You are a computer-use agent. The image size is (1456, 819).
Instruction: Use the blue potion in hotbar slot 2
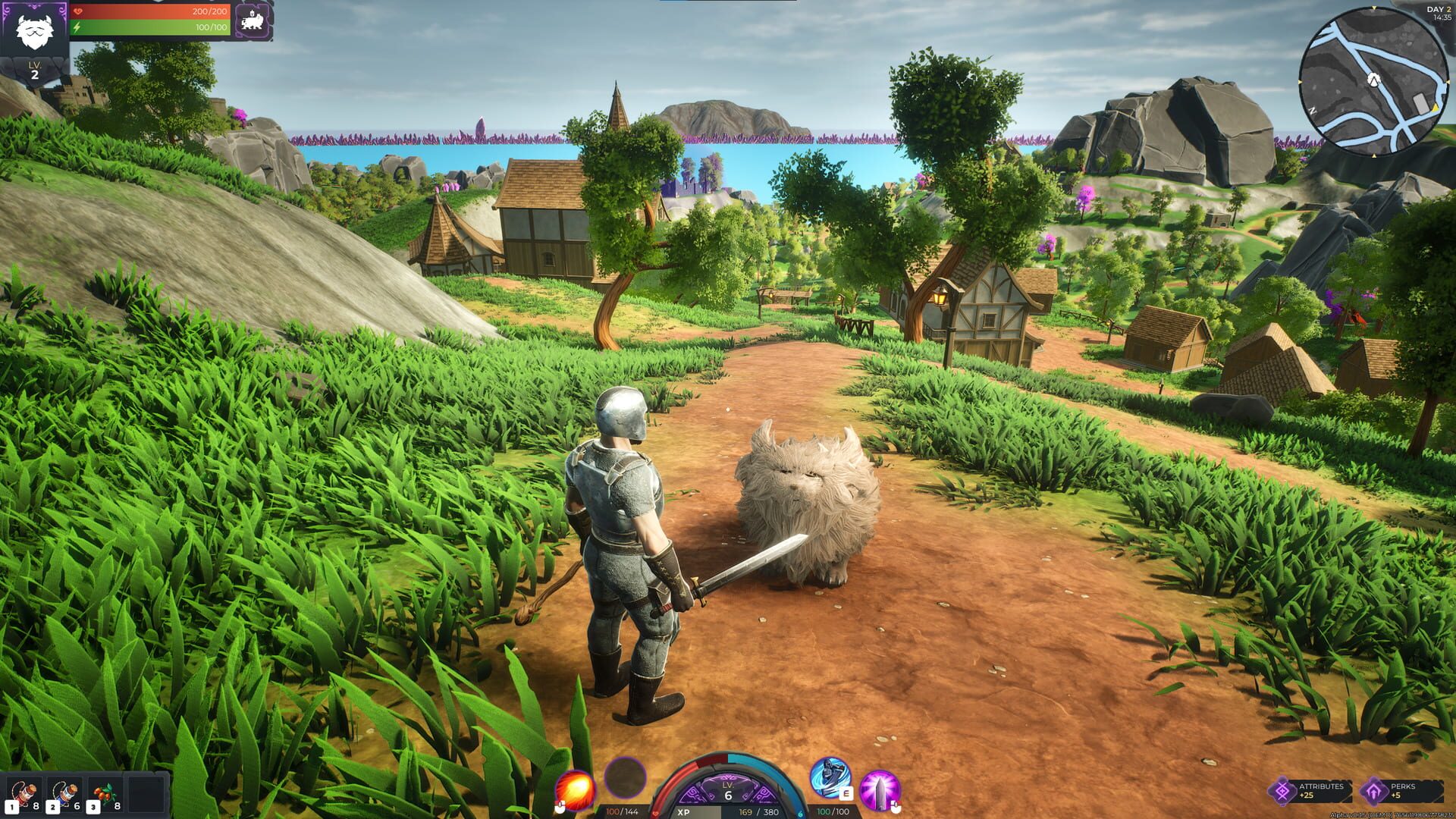coord(64,790)
